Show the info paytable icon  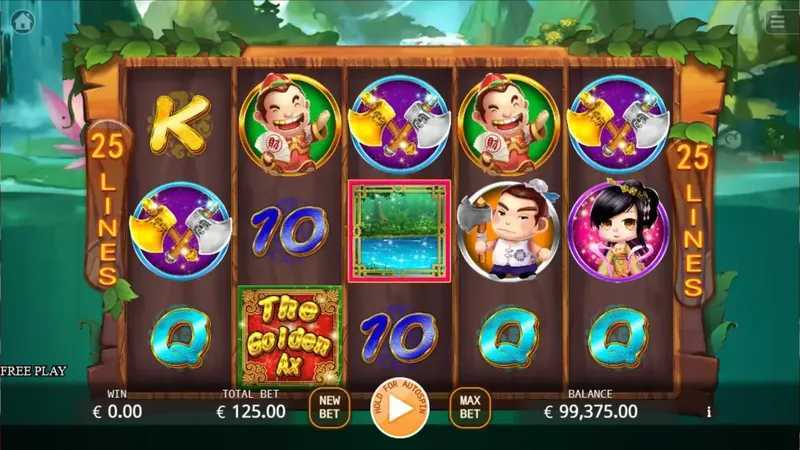[x=709, y=411]
